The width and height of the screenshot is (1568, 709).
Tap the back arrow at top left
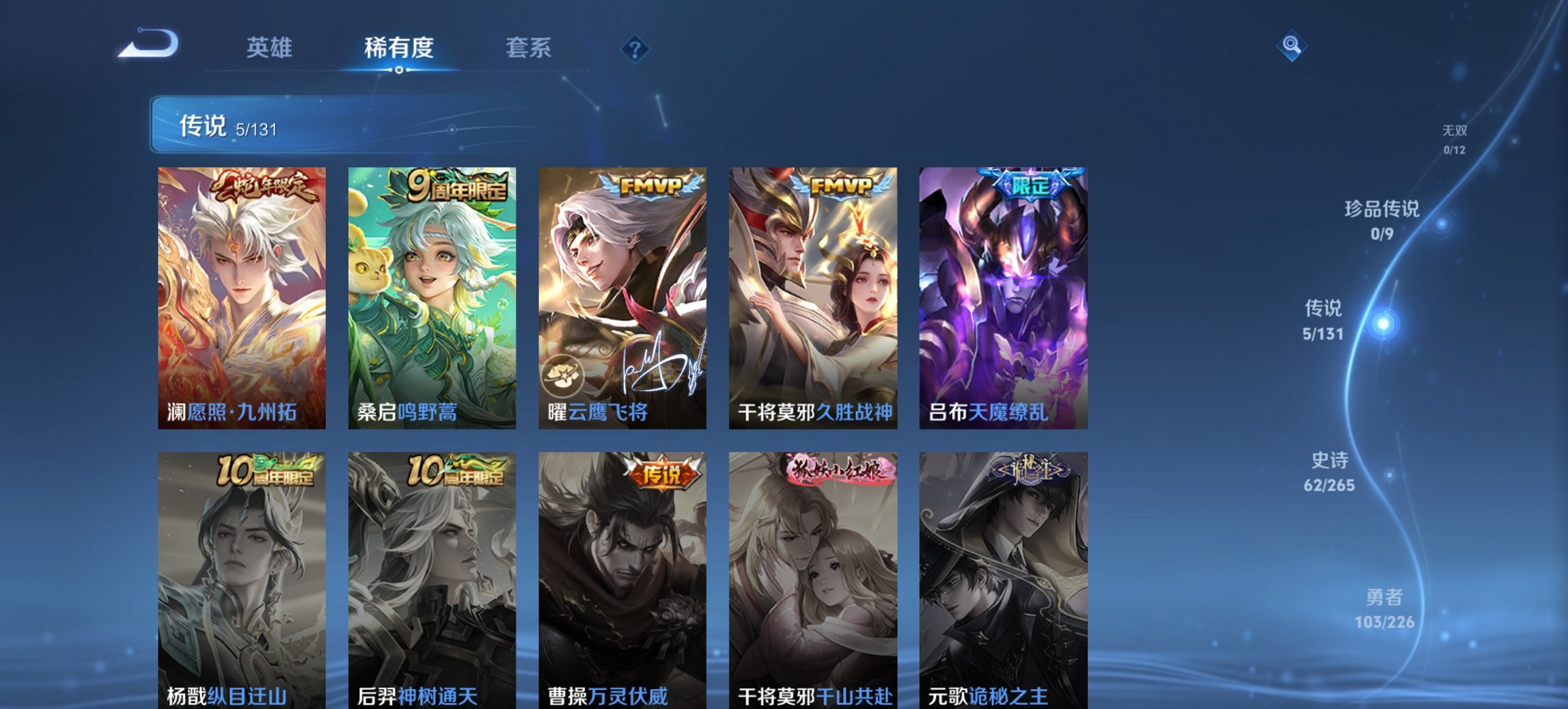(149, 43)
